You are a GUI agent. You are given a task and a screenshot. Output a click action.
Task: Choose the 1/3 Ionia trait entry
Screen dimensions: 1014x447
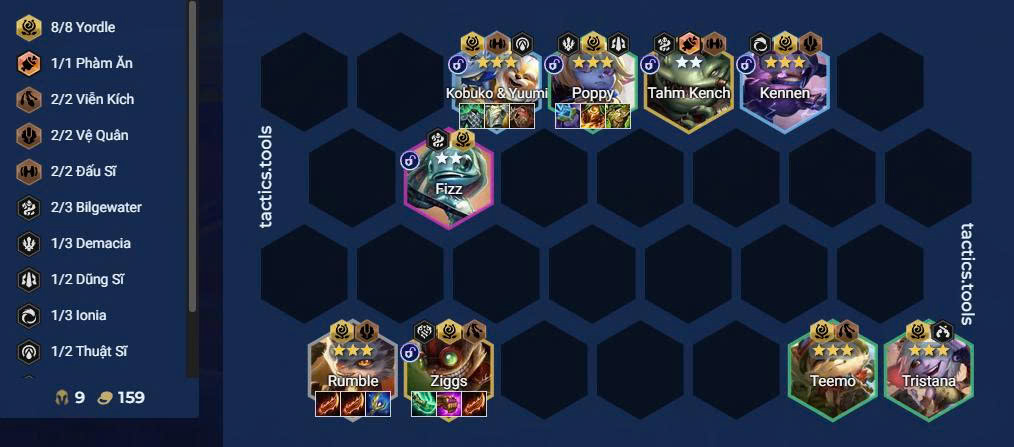click(x=89, y=315)
